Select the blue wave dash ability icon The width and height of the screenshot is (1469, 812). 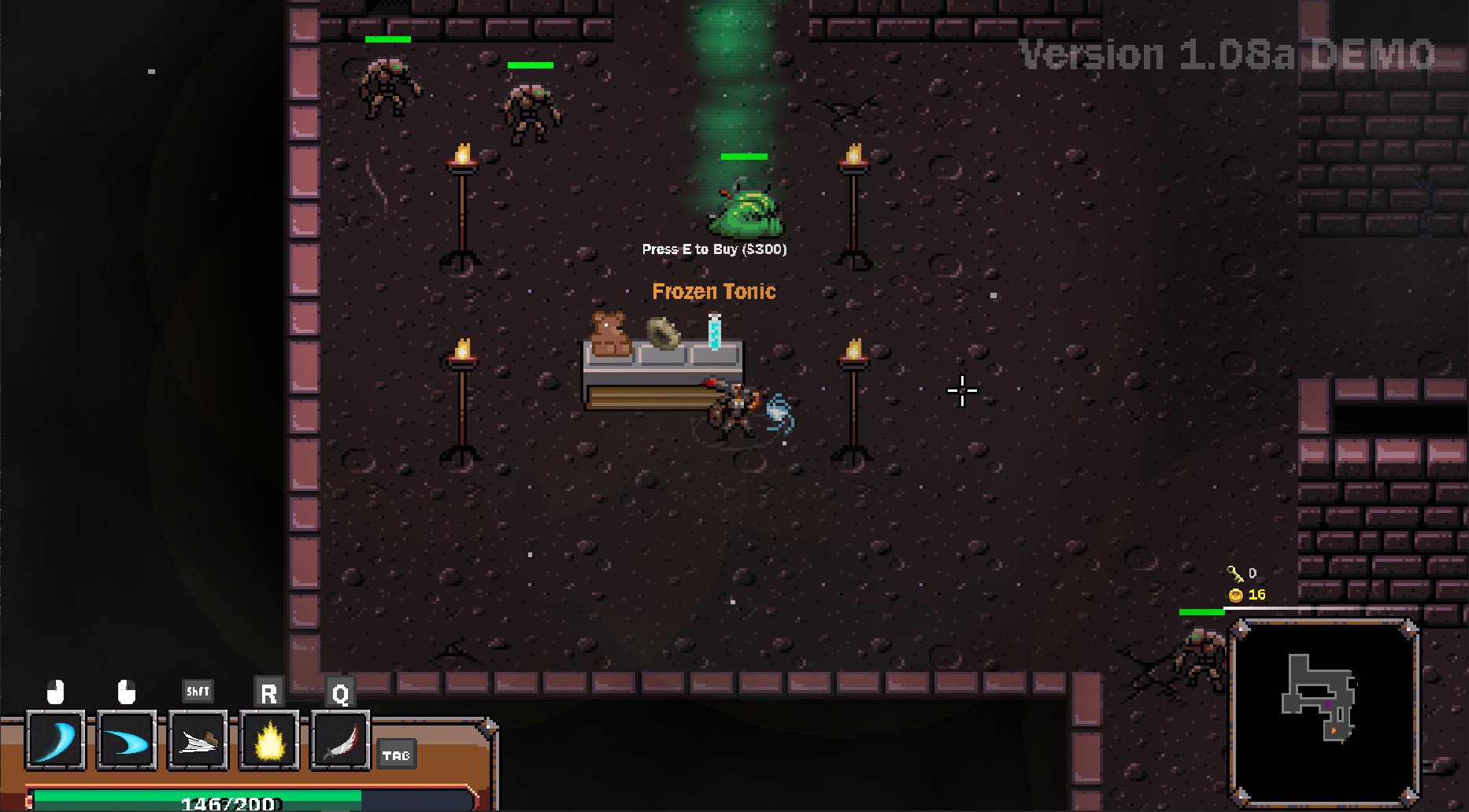[126, 740]
